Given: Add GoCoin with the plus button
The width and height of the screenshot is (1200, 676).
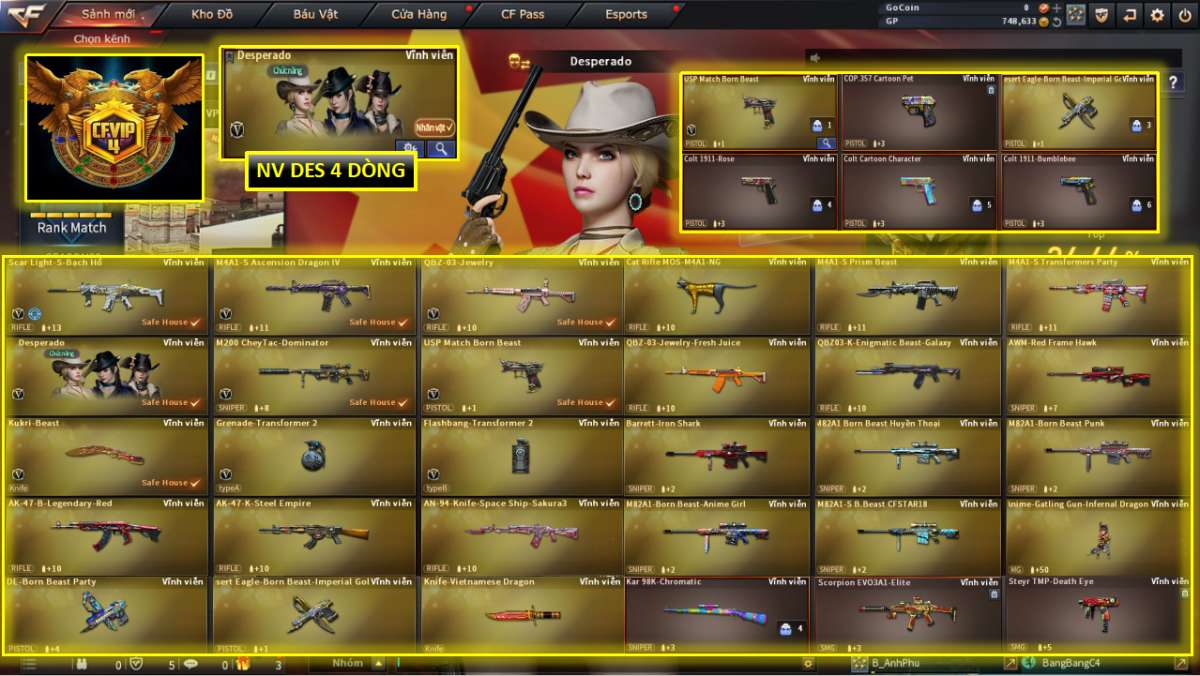Looking at the screenshot, I should [x=1056, y=7].
